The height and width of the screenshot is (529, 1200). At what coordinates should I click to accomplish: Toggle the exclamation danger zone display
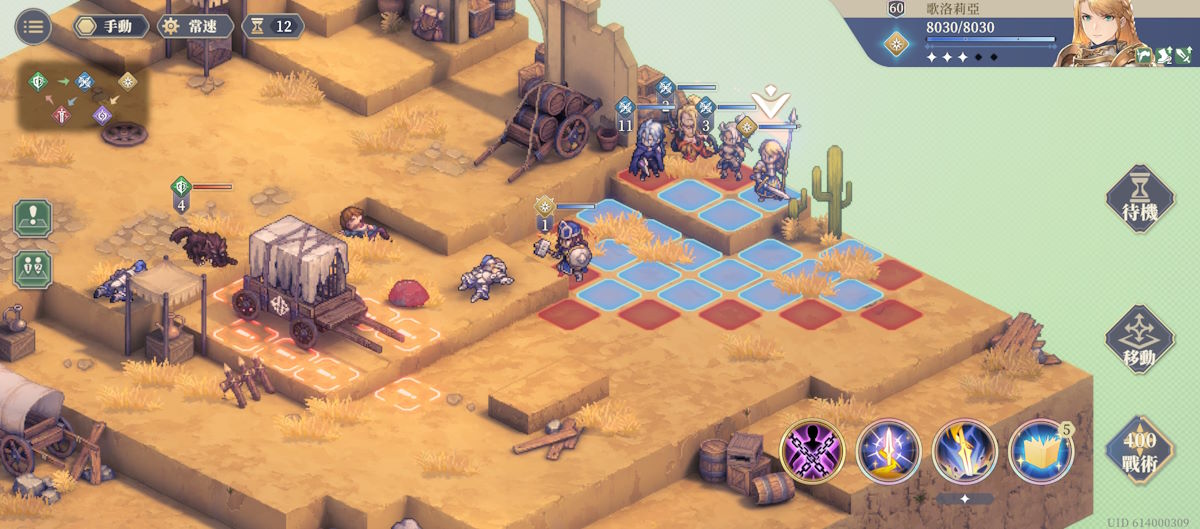click(33, 218)
